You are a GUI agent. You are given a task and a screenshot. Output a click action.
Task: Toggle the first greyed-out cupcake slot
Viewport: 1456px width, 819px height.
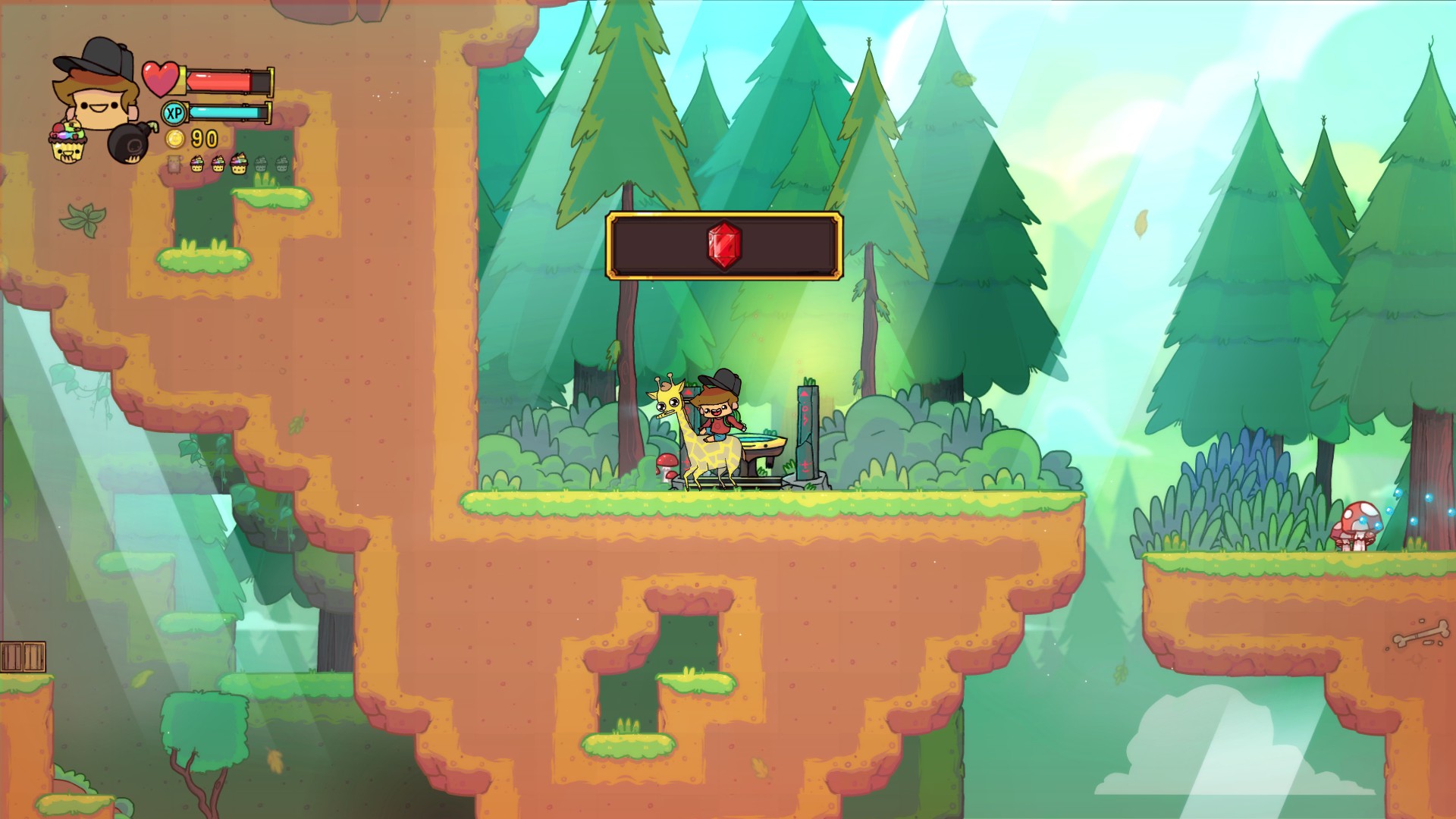[262, 164]
